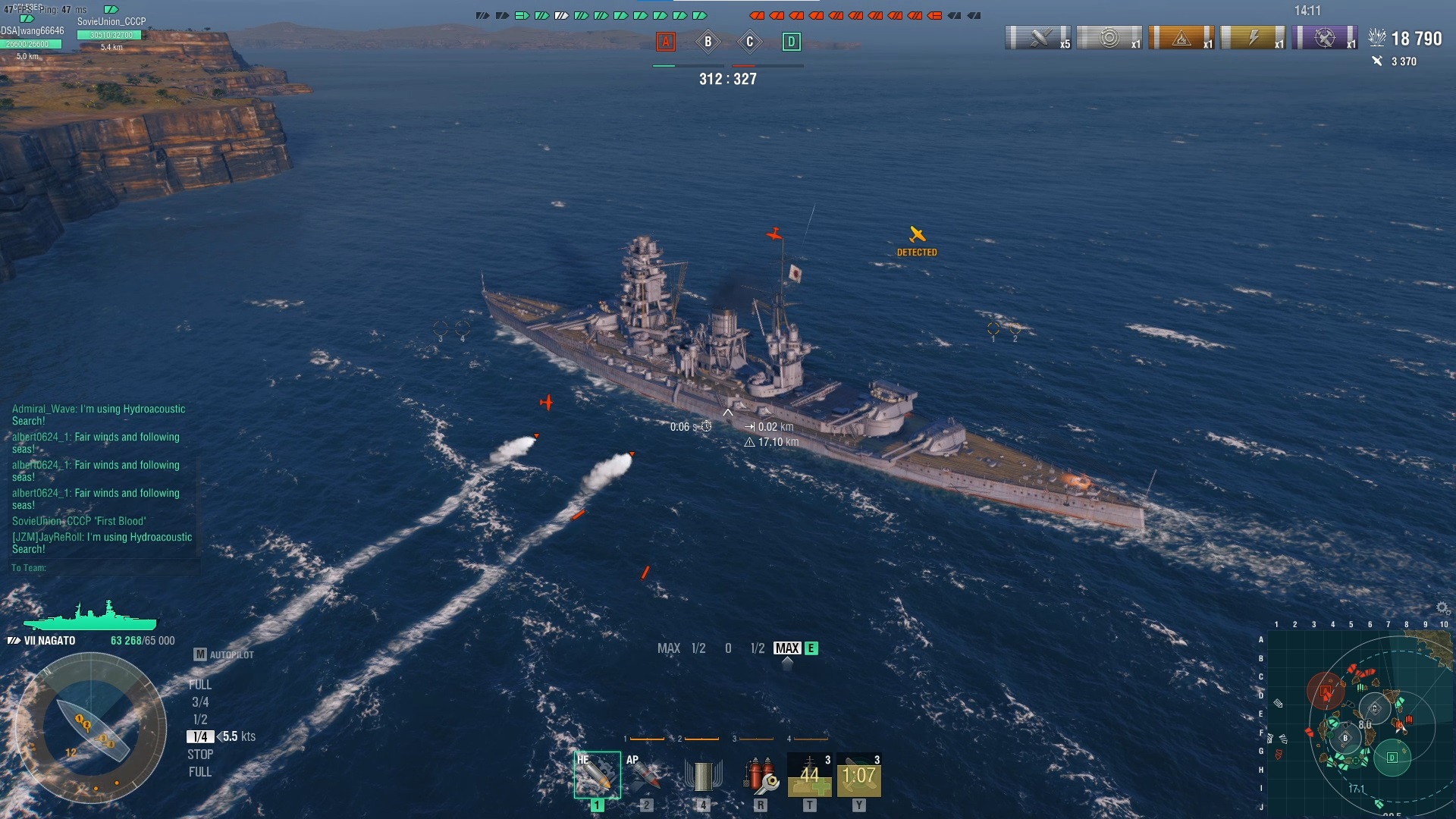This screenshot has height=819, width=1456.
Task: Select the HE shell ammunition
Action: pyautogui.click(x=597, y=775)
